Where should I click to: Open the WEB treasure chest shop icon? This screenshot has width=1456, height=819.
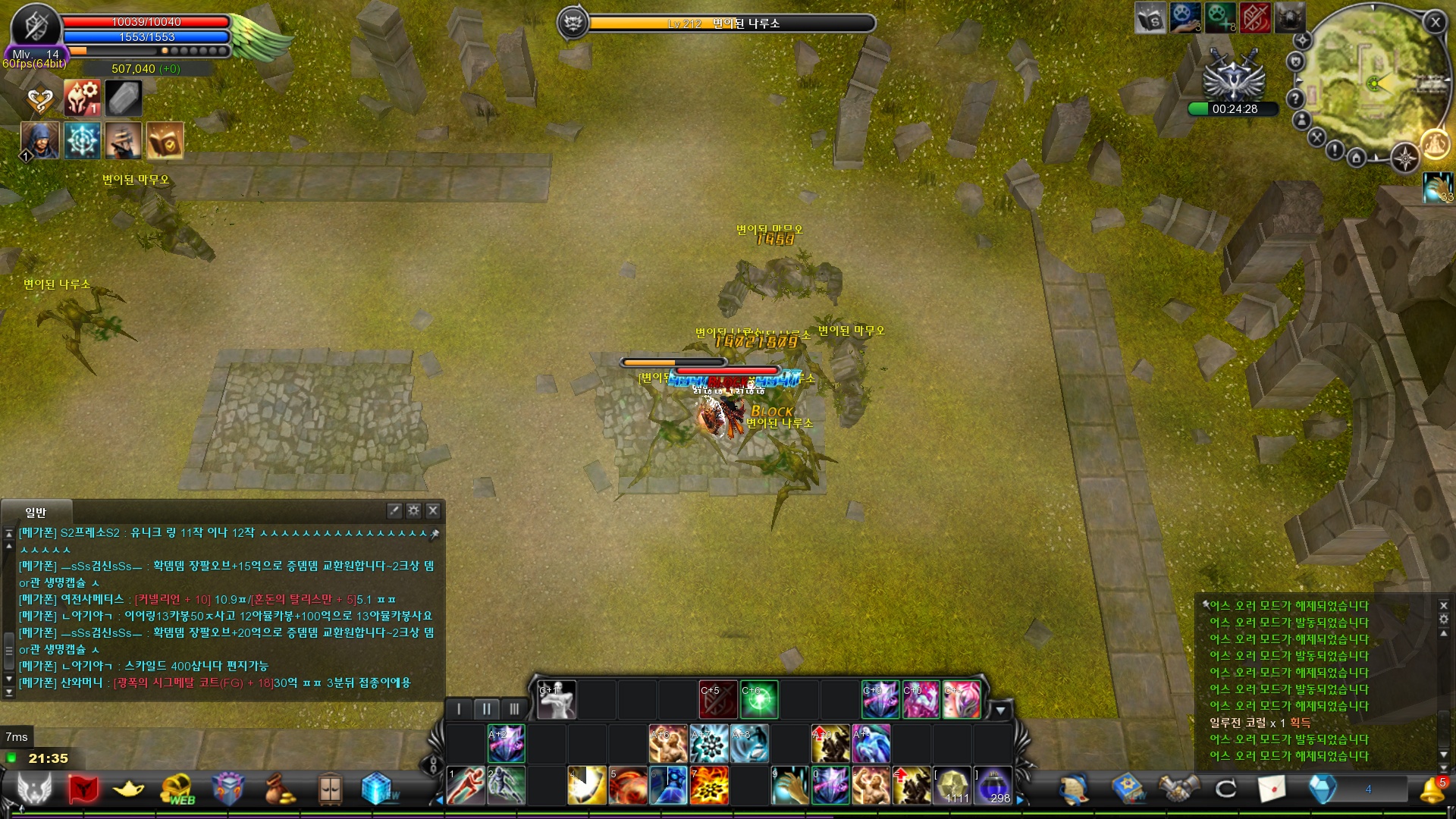click(x=177, y=787)
